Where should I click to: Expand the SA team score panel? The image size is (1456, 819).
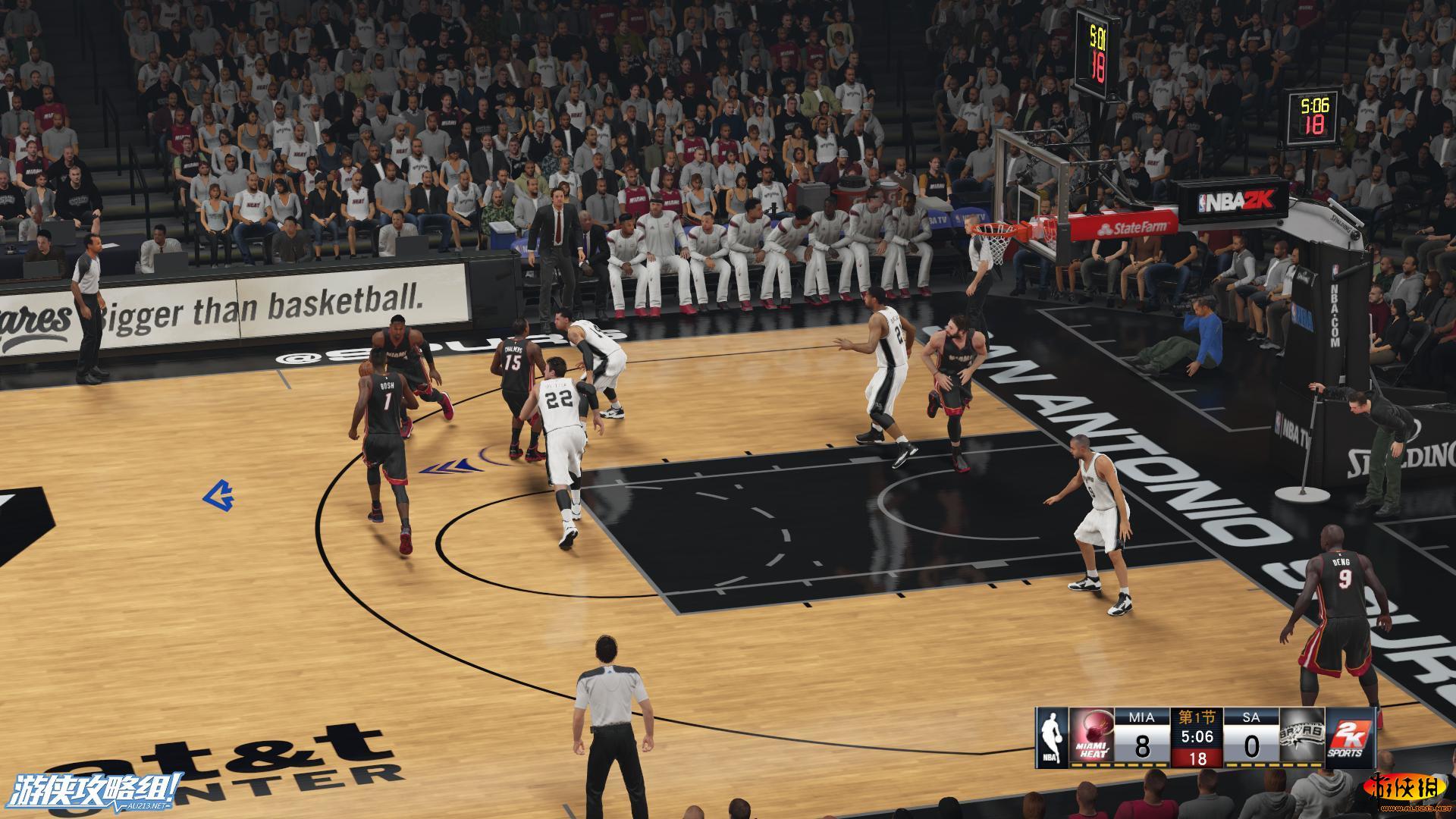click(1254, 745)
